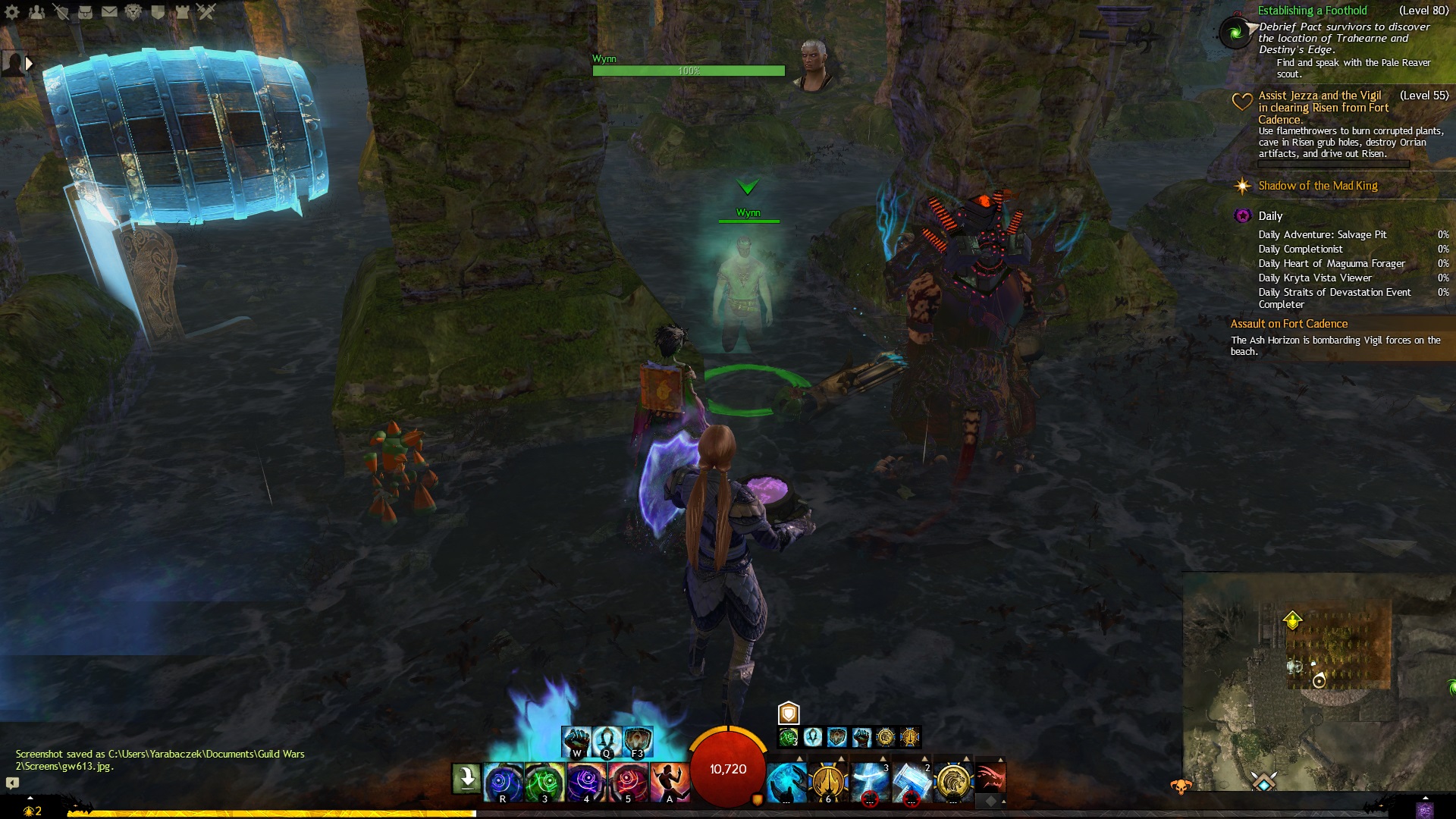1456x819 pixels.
Task: Open the PvP crossed swords icon
Action: 206,12
